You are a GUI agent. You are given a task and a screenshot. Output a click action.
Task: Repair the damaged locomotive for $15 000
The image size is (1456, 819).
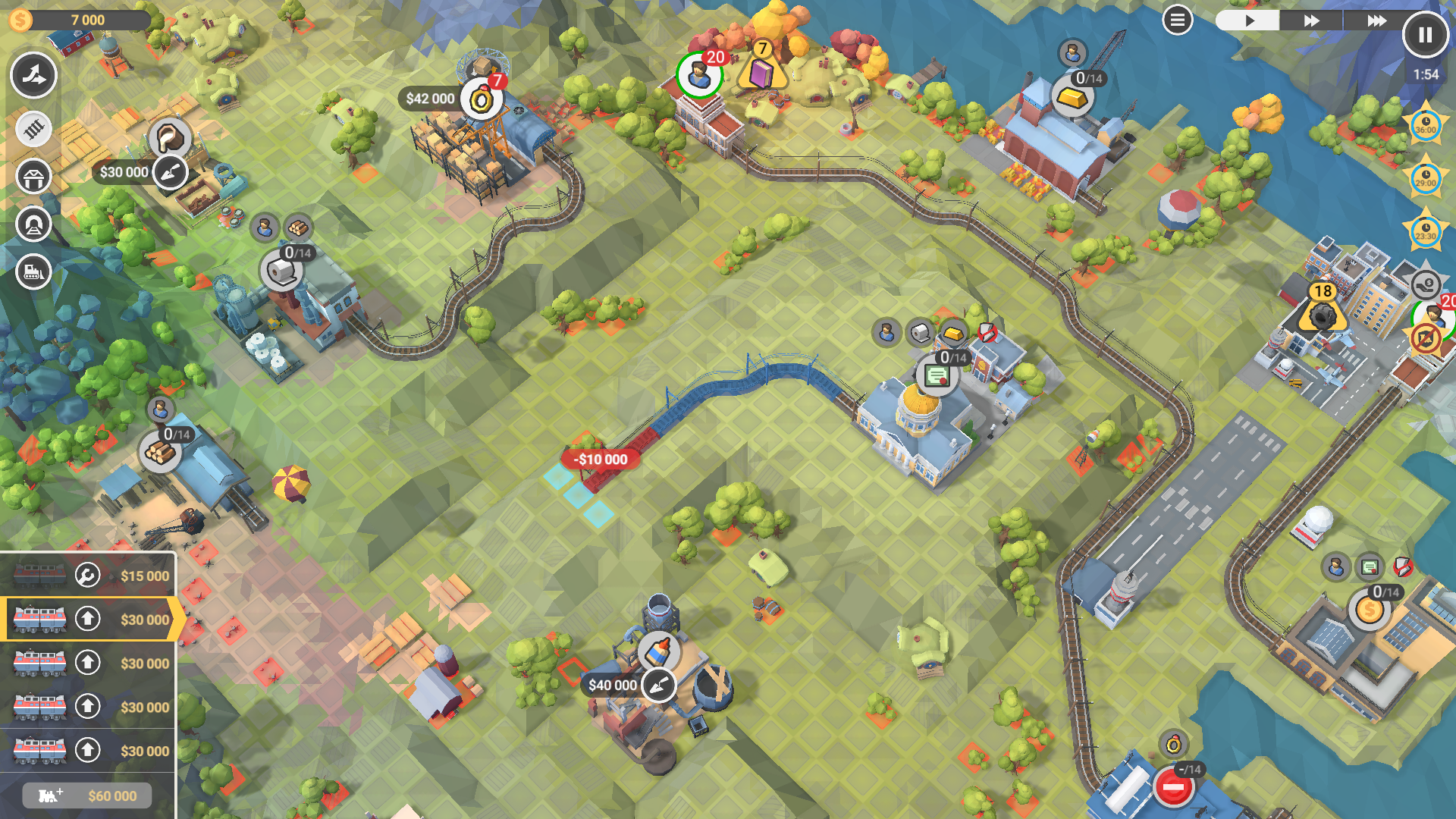point(87,575)
